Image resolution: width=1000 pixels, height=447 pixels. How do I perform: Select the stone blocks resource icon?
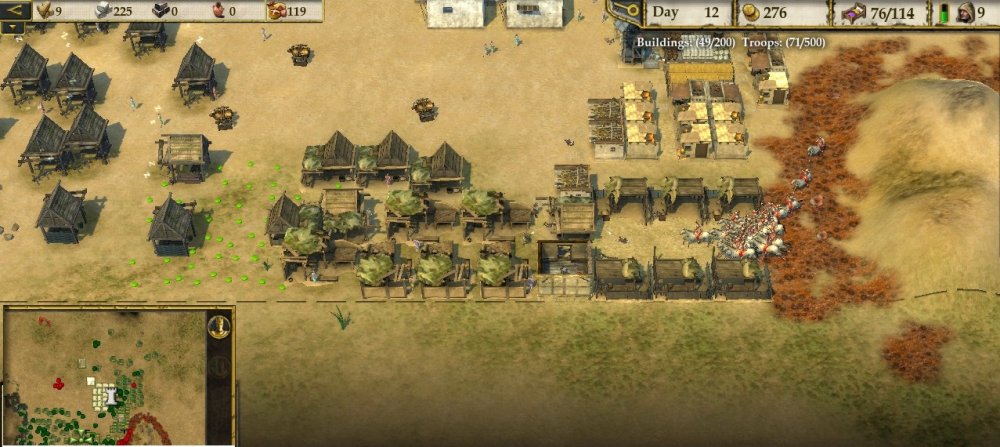coord(101,11)
